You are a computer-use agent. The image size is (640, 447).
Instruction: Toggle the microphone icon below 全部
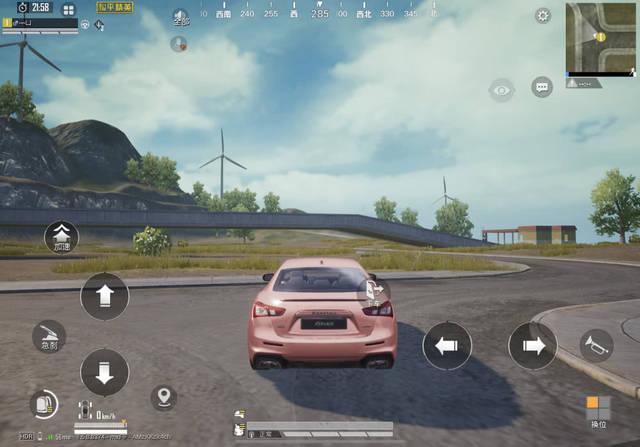pos(179,43)
